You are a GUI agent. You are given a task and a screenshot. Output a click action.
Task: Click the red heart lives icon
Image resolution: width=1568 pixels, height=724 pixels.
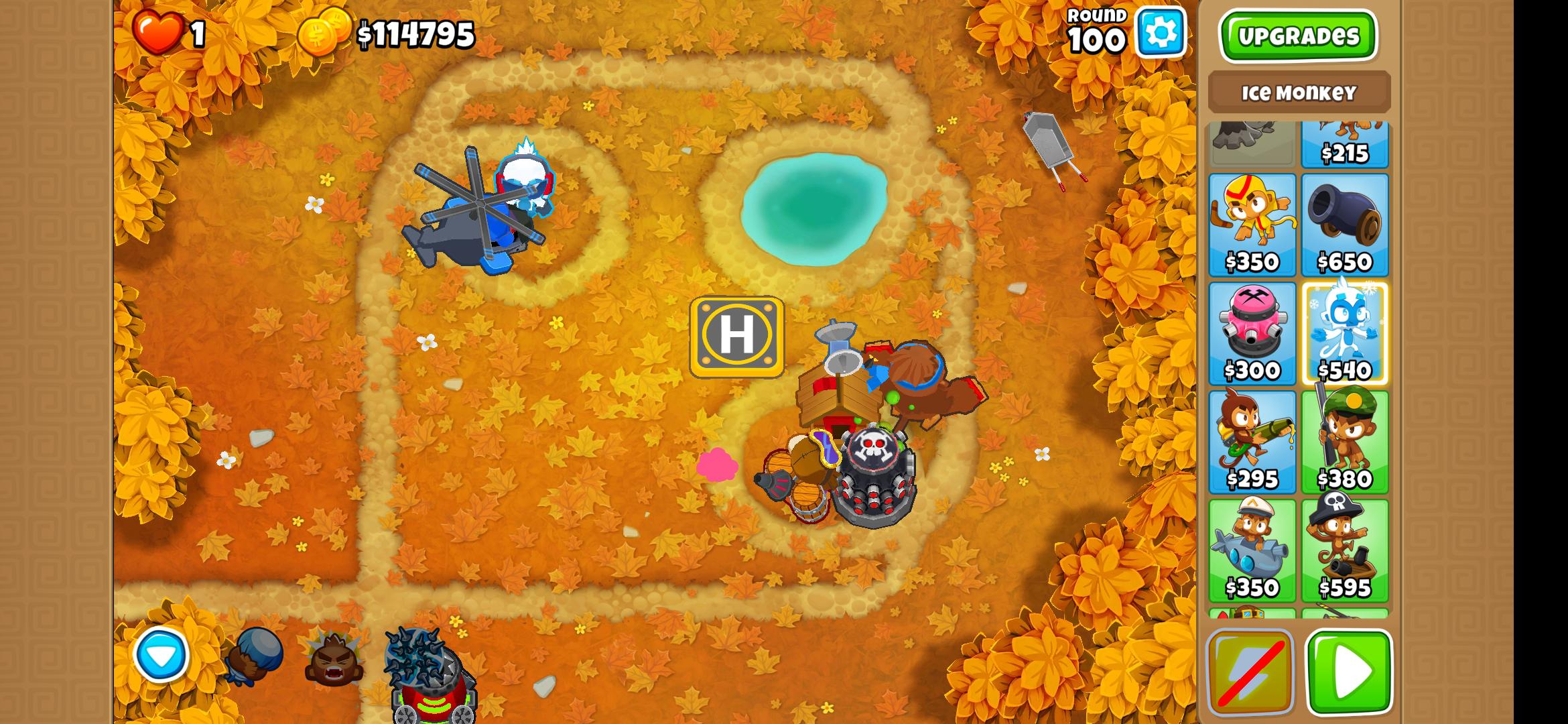159,30
